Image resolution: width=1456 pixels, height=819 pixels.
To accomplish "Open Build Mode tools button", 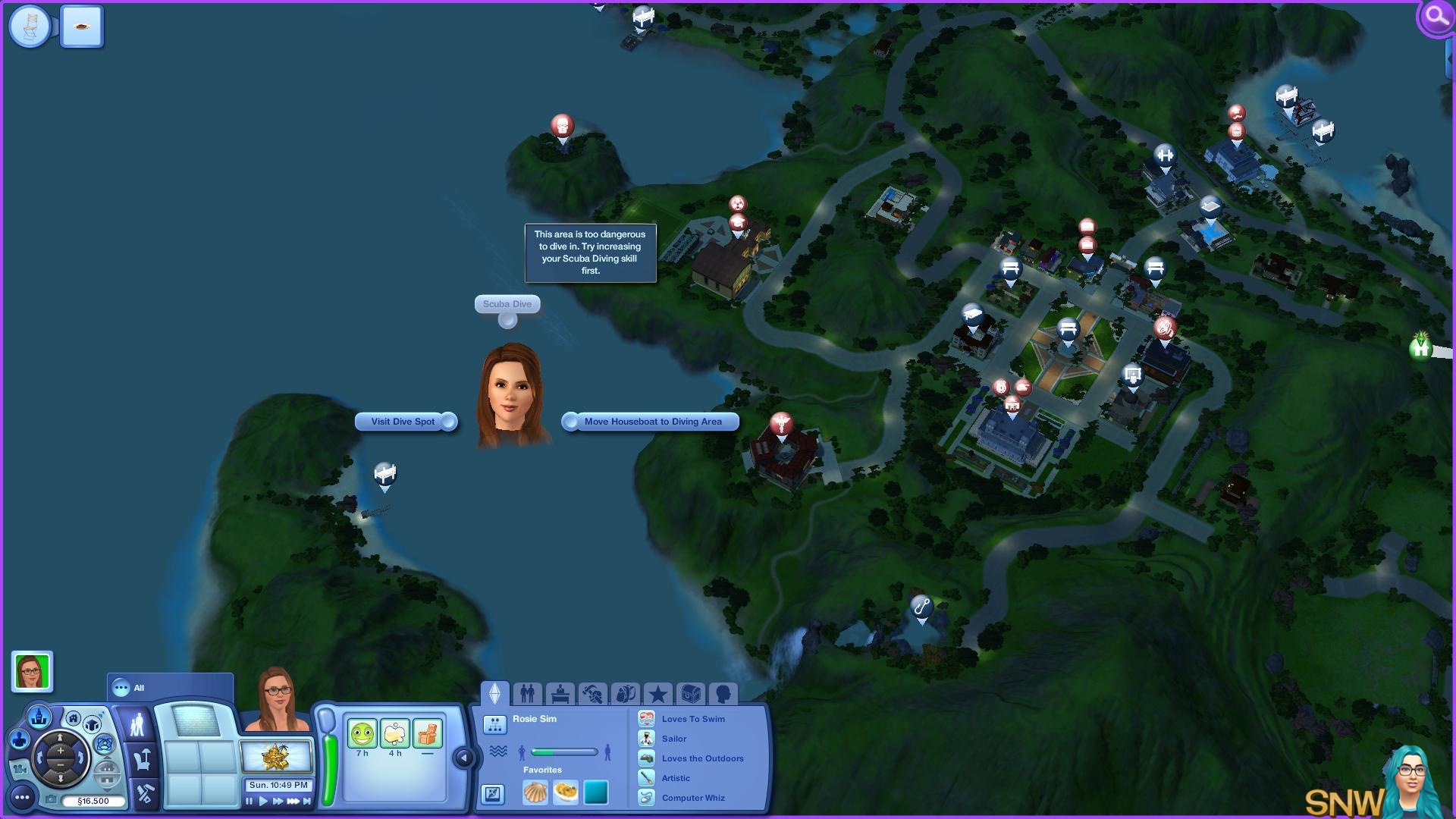I will (144, 794).
